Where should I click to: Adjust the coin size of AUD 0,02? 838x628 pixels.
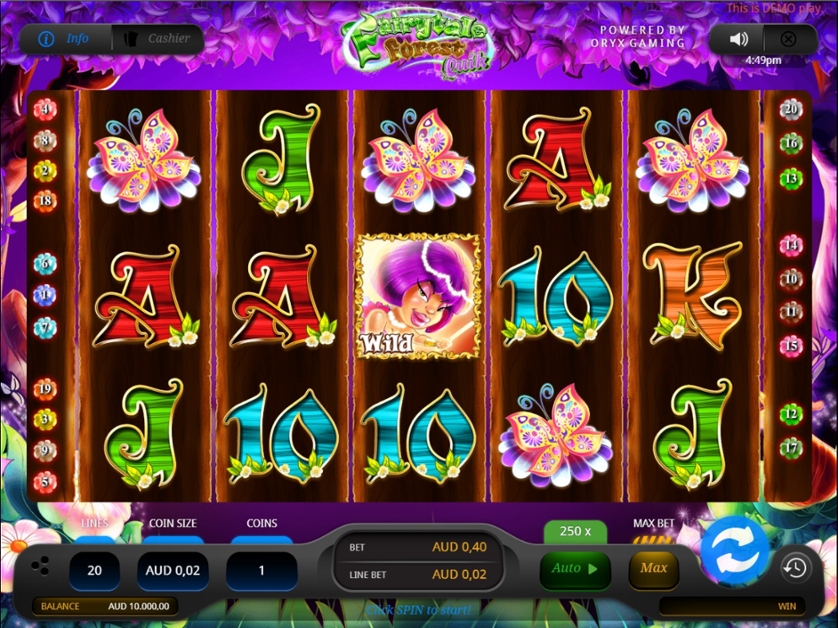point(173,570)
